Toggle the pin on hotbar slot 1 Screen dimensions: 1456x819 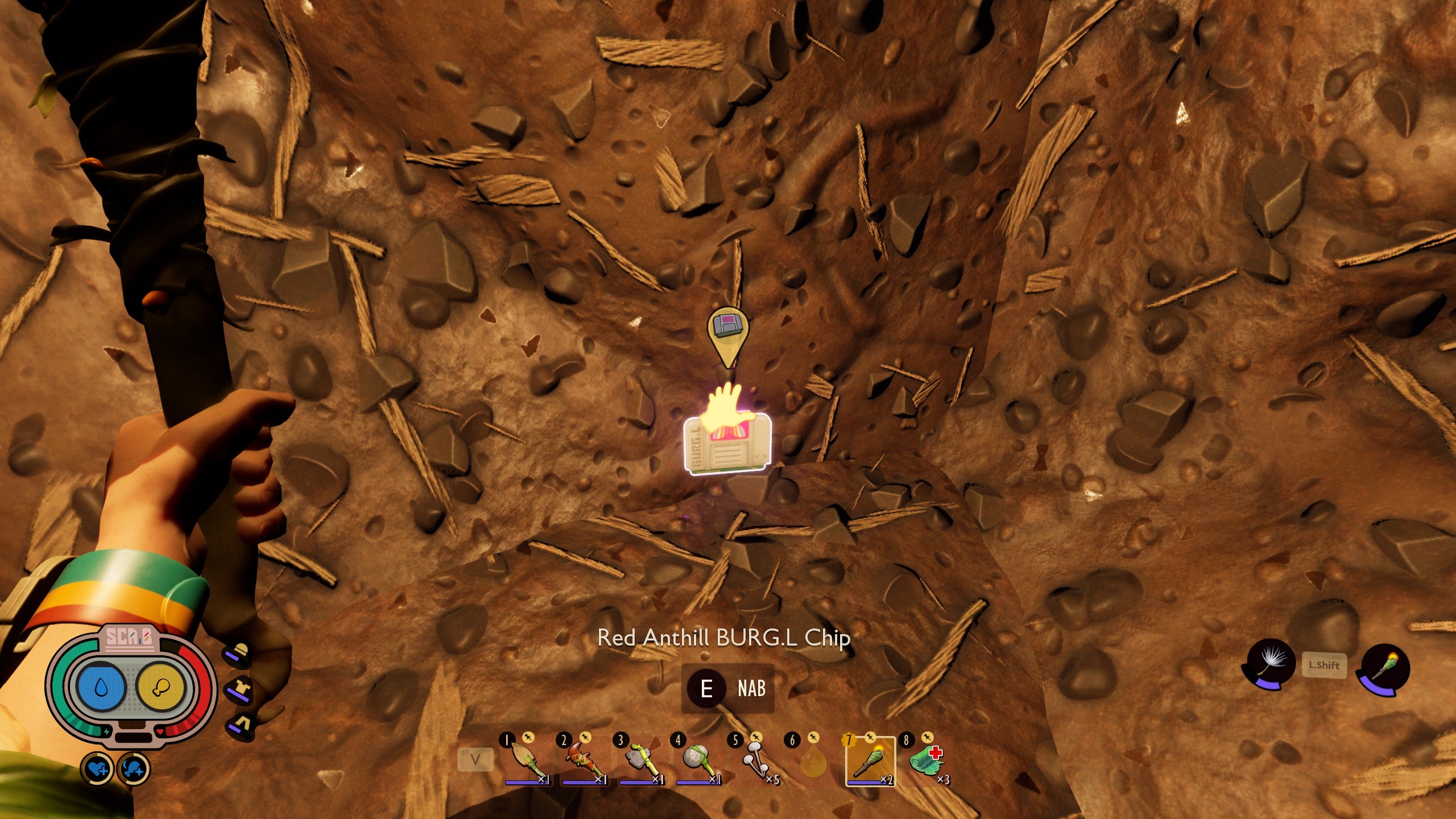click(x=529, y=738)
